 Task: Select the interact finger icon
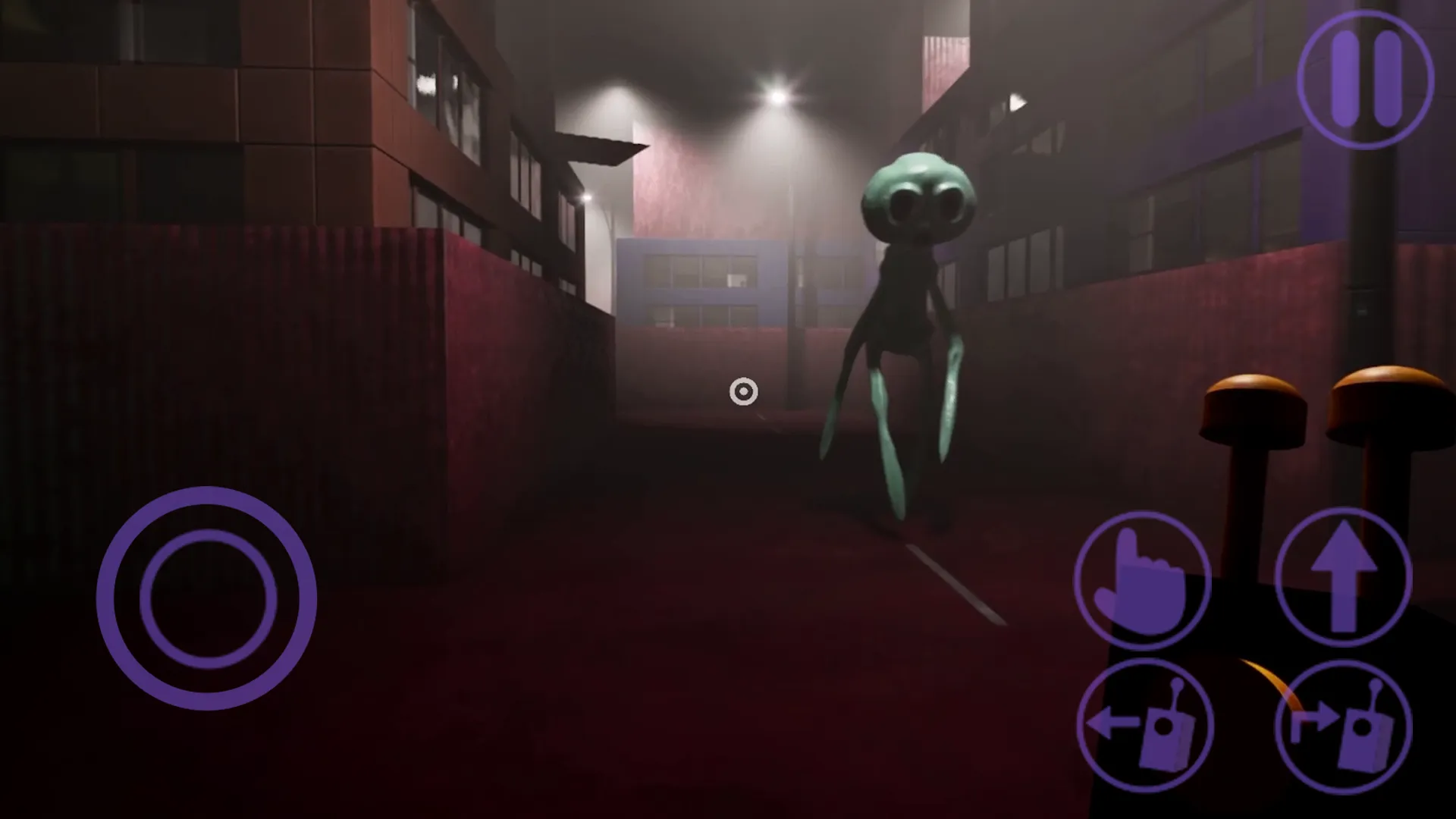click(x=1141, y=582)
